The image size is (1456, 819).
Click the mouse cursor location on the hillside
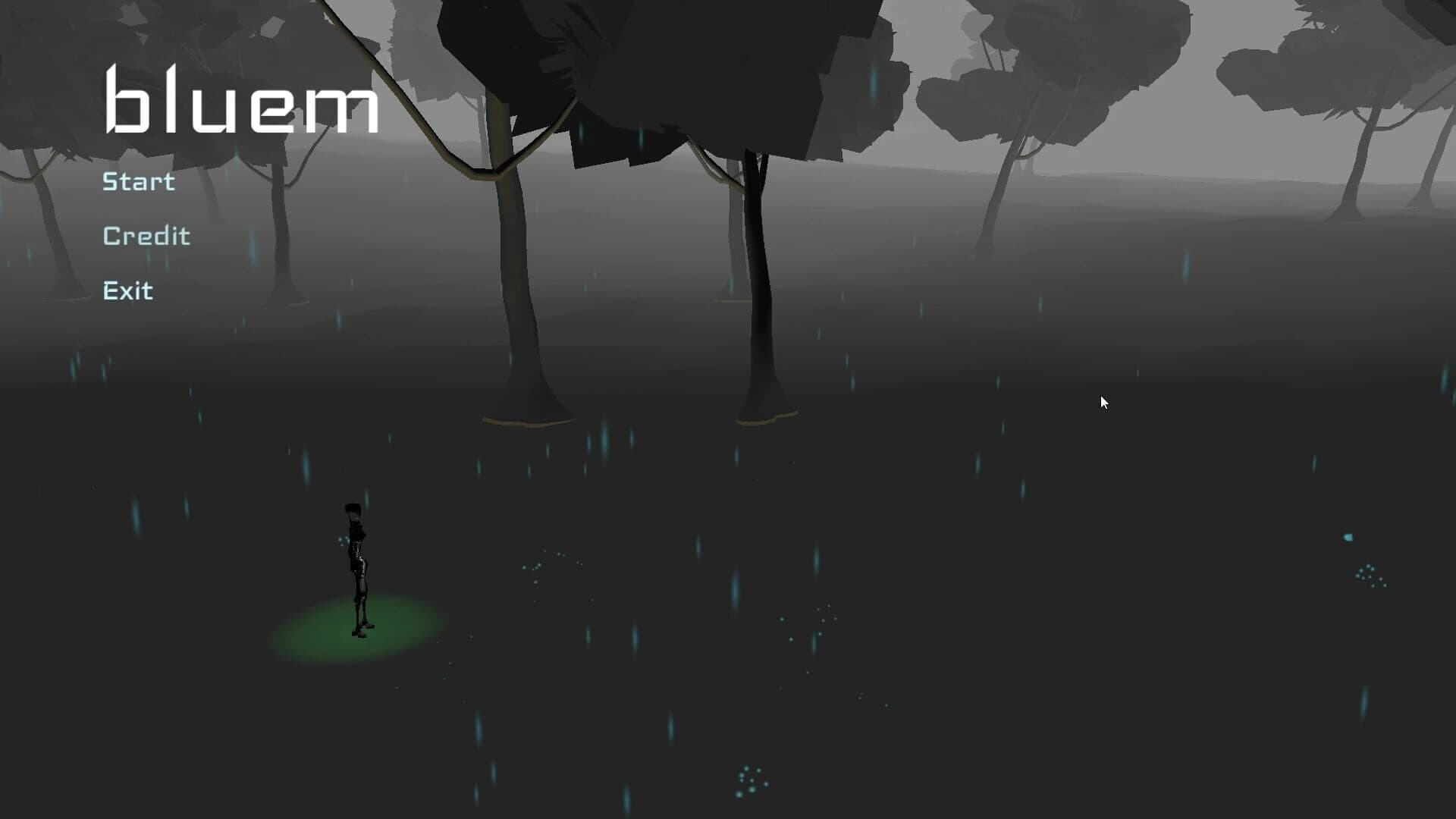[1103, 402]
